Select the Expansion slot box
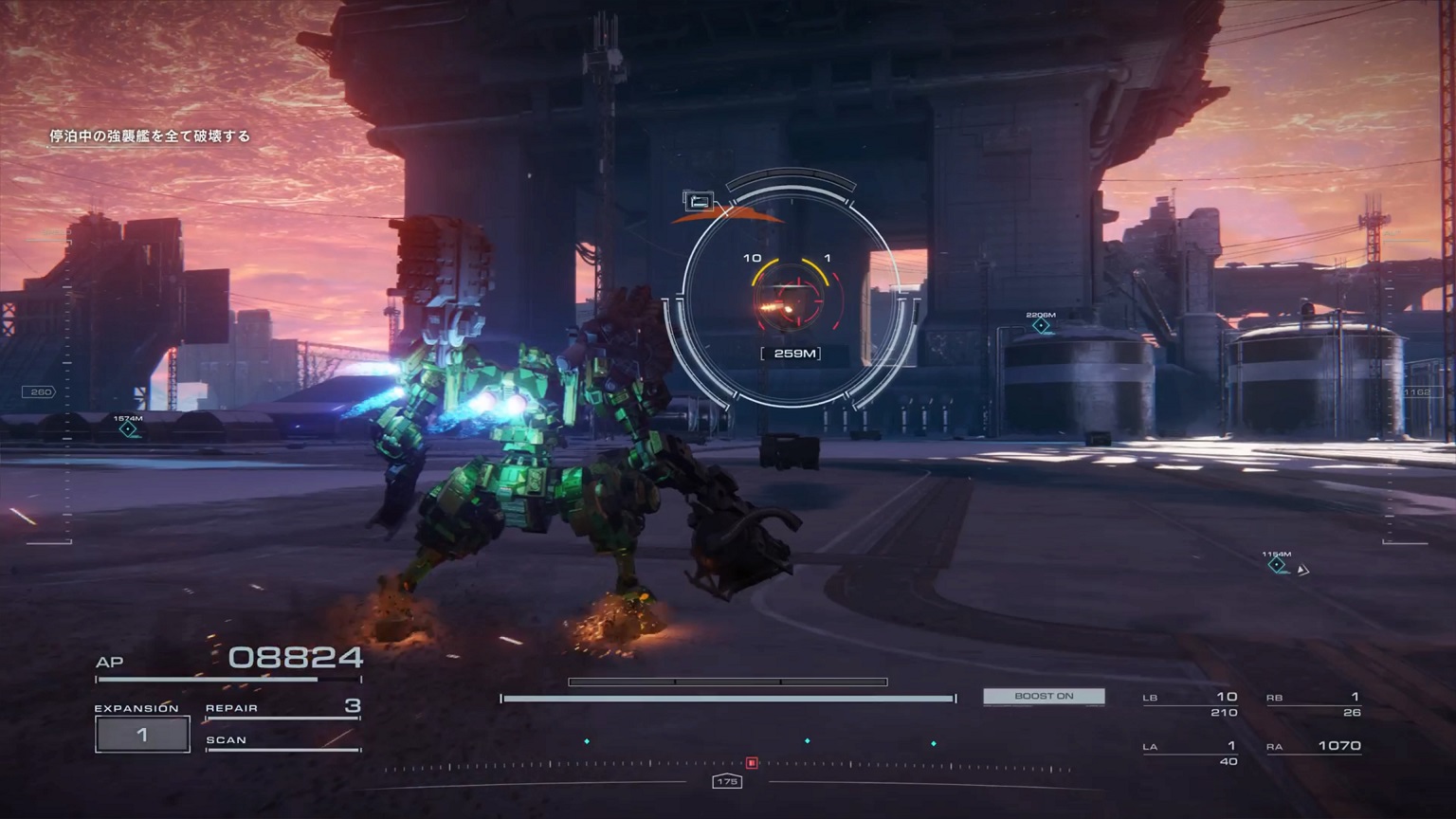 point(142,735)
